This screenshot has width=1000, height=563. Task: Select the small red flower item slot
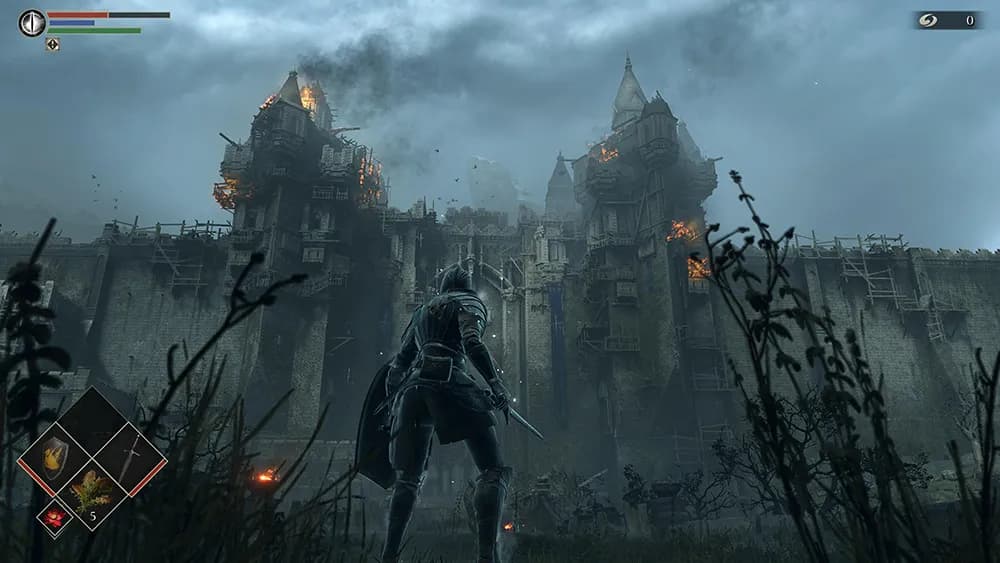(x=54, y=517)
